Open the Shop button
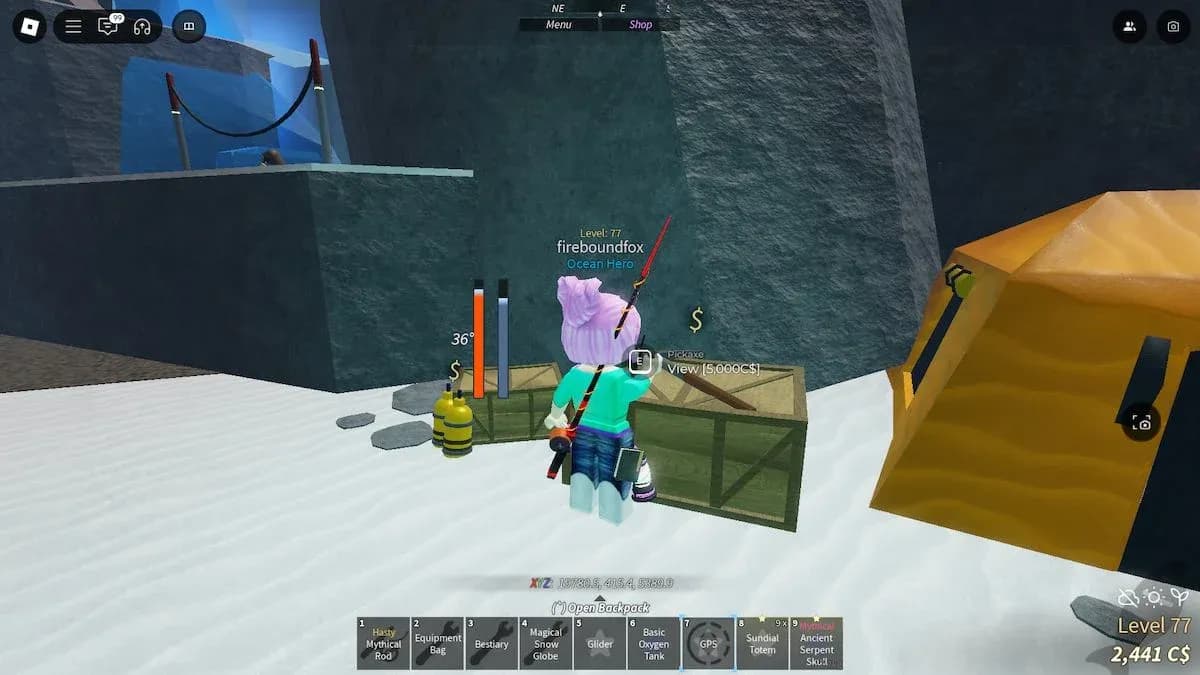The width and height of the screenshot is (1200, 675). tap(640, 25)
